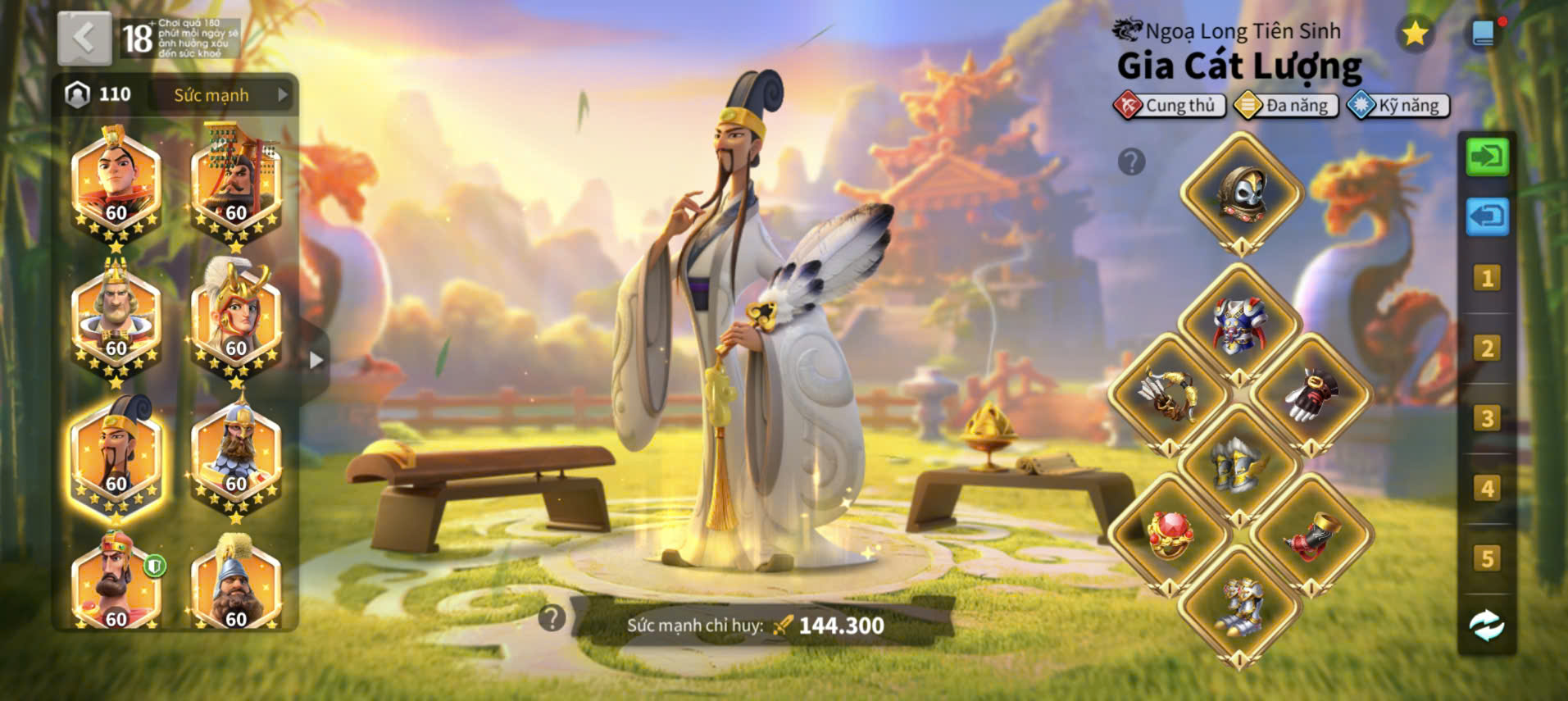This screenshot has height=701, width=1568.
Task: Open the blue book icon
Action: click(1483, 34)
